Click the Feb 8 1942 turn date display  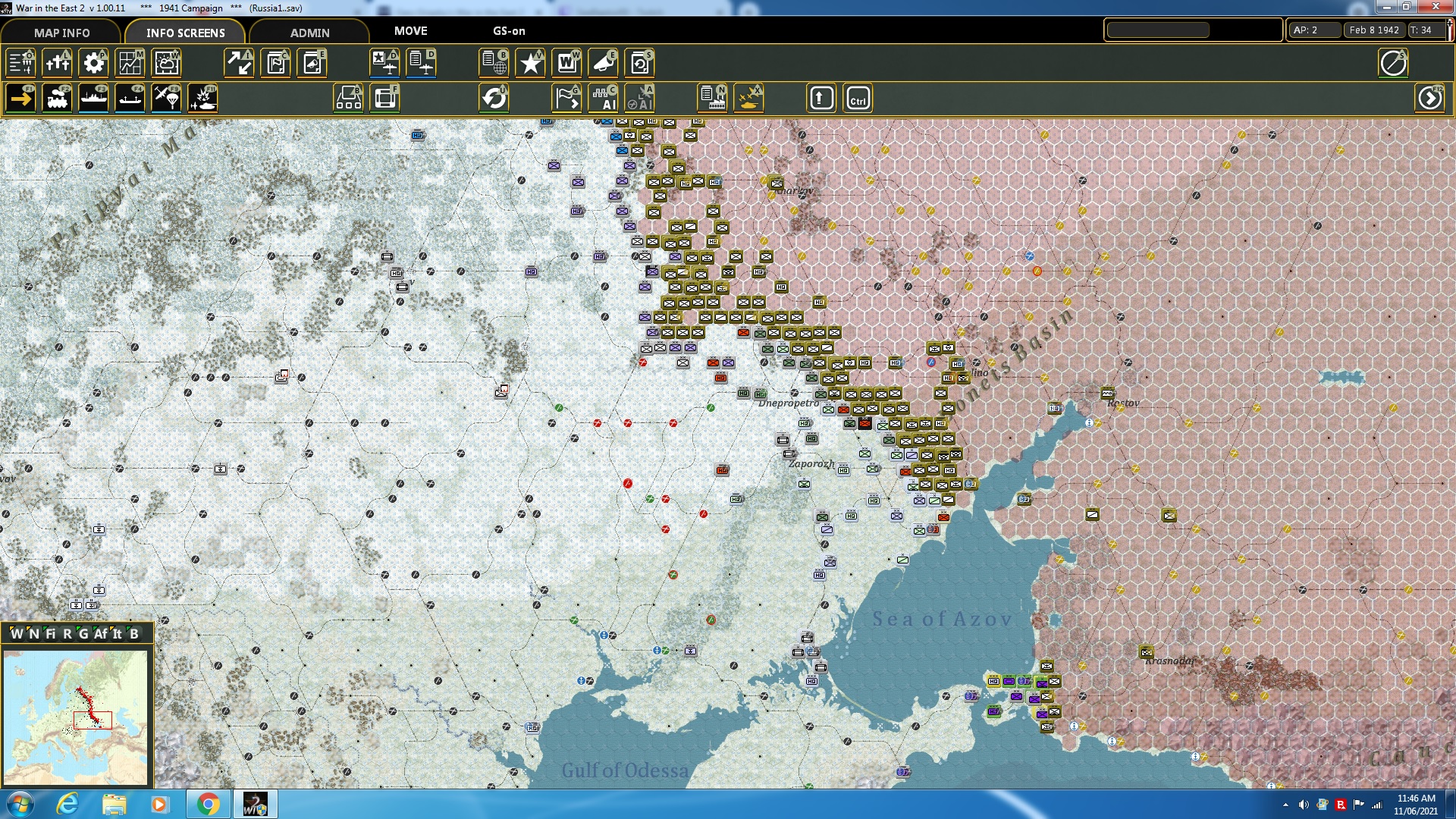1373,30
